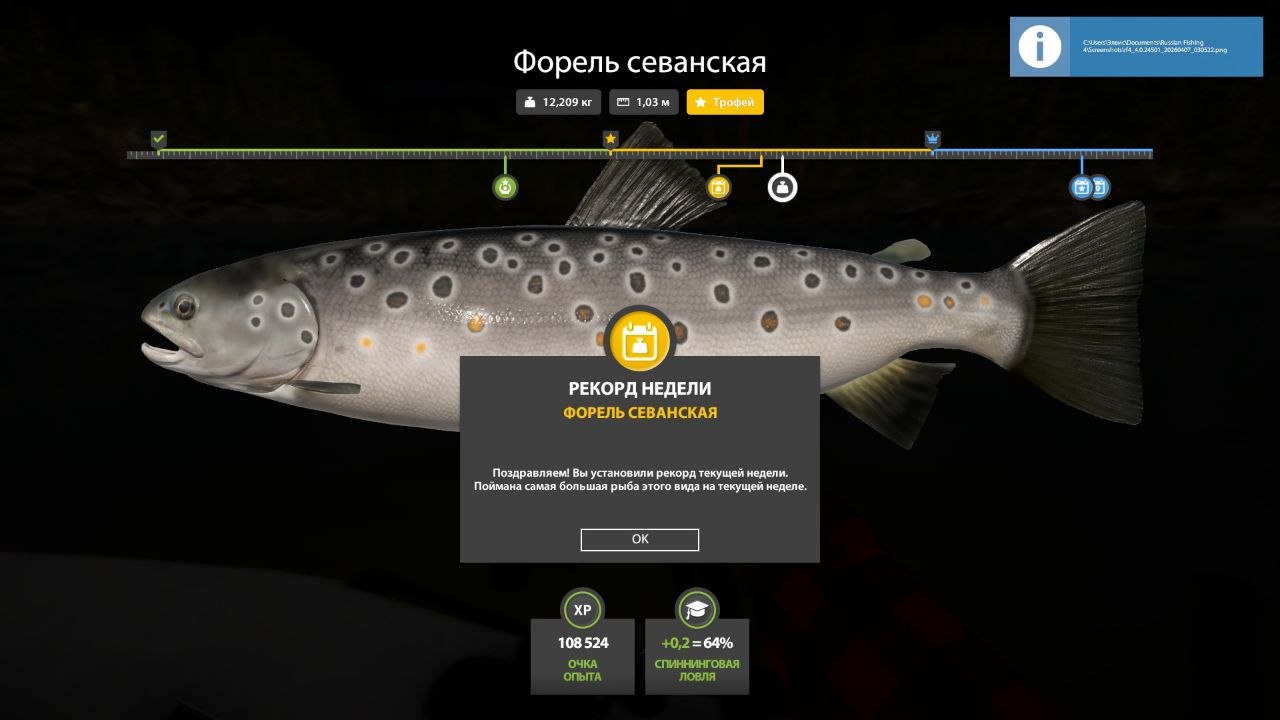The width and height of the screenshot is (1280, 720).
Task: Click the XP experience points icon
Action: pos(582,610)
